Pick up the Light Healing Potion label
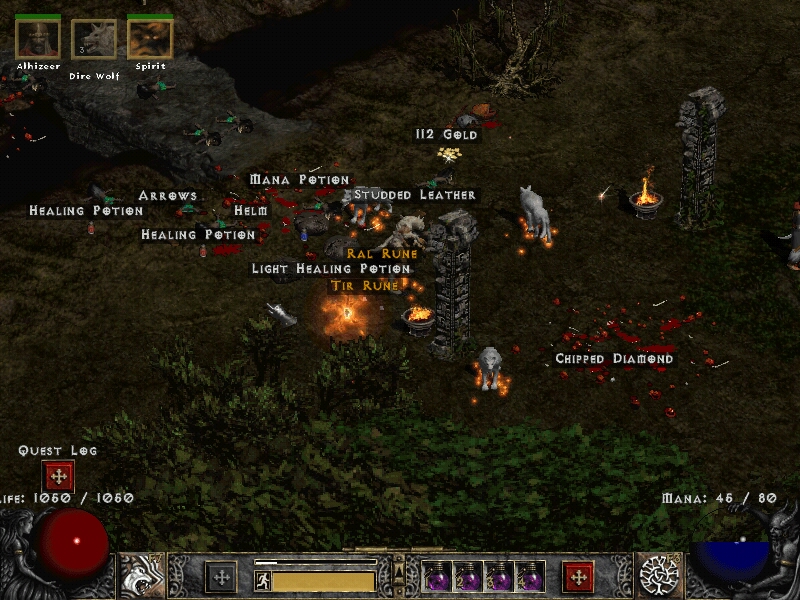The width and height of the screenshot is (800, 600). (x=331, y=269)
